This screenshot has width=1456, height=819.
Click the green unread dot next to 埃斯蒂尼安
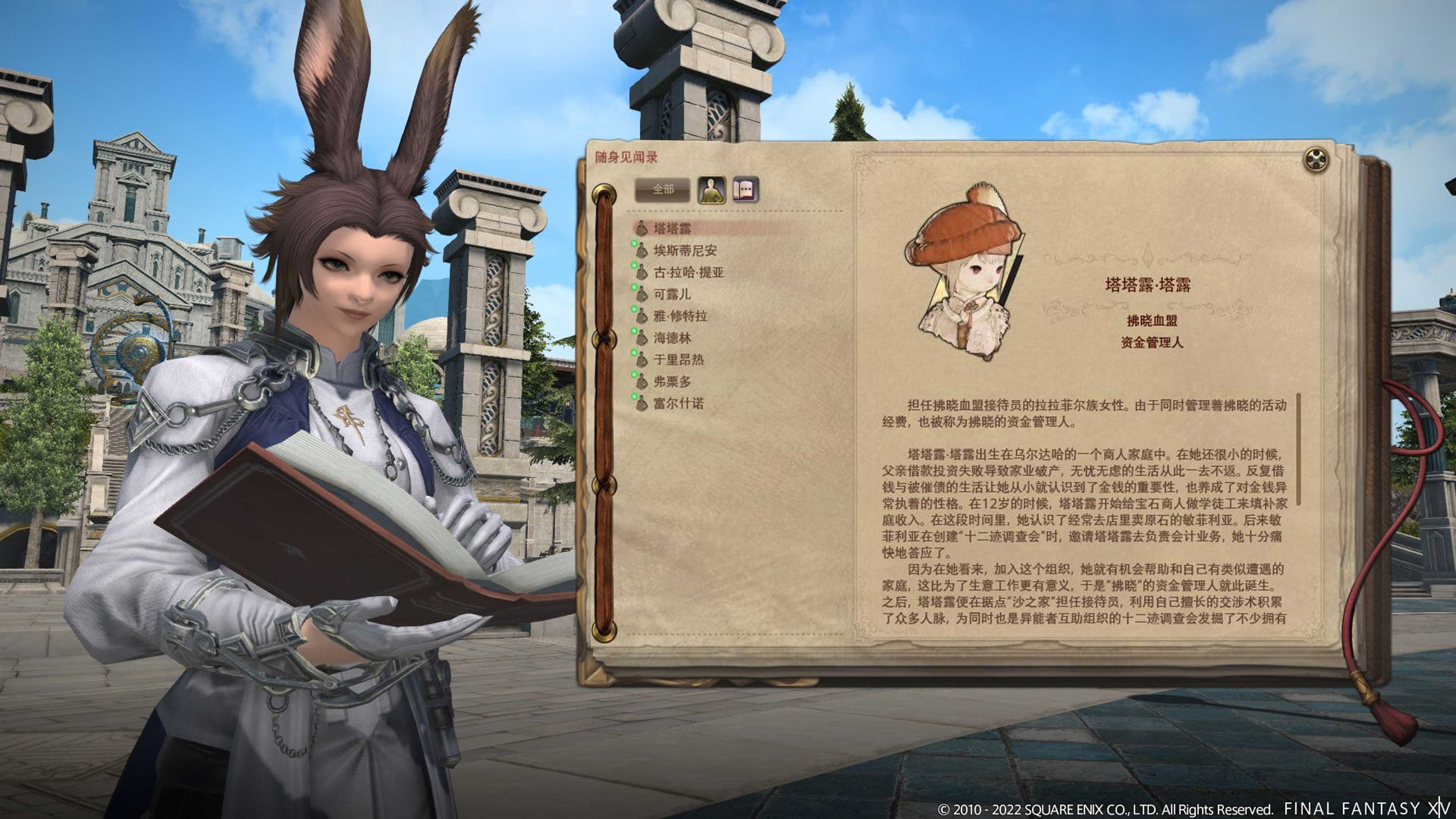tap(634, 244)
